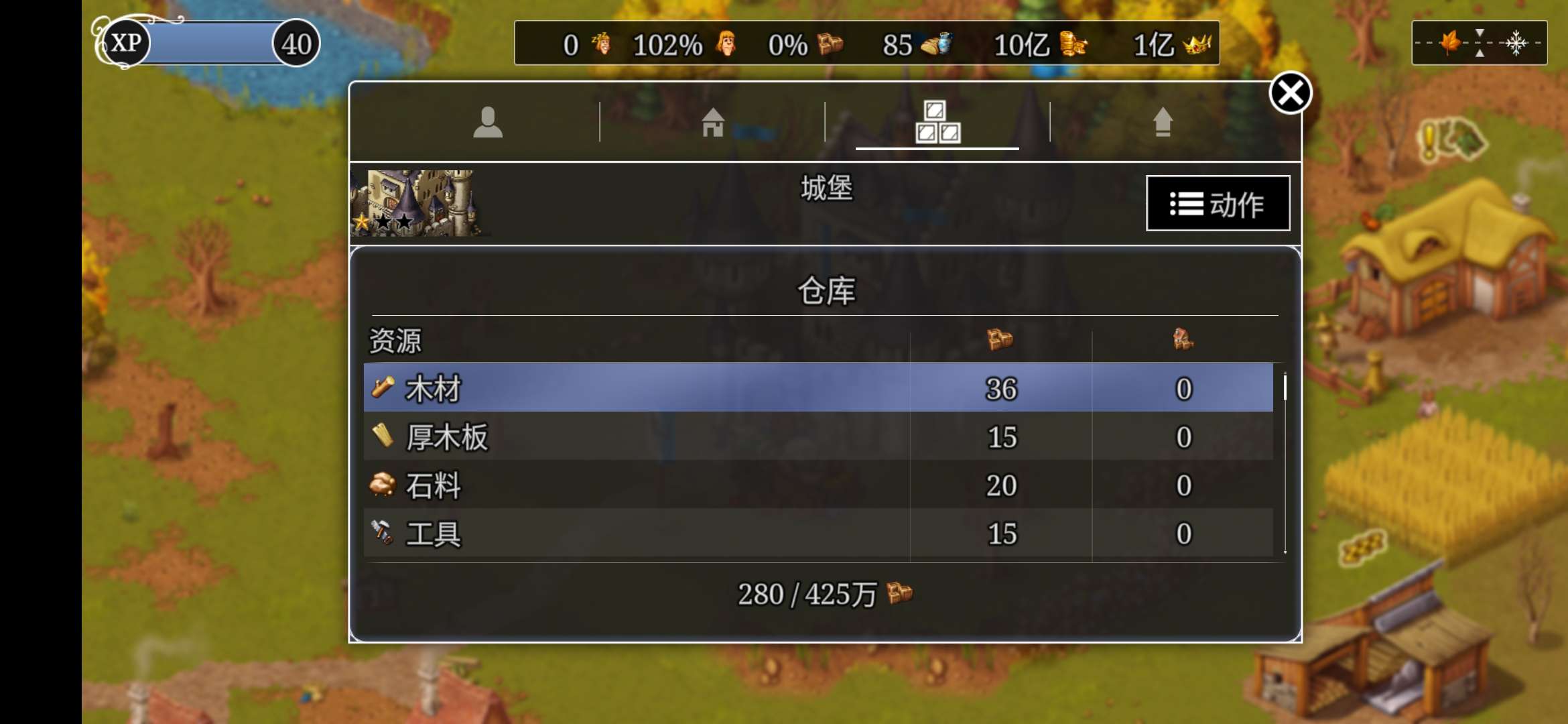This screenshot has width=1568, height=724.
Task: Click the crown currency icon in the top bar
Action: [x=1197, y=44]
